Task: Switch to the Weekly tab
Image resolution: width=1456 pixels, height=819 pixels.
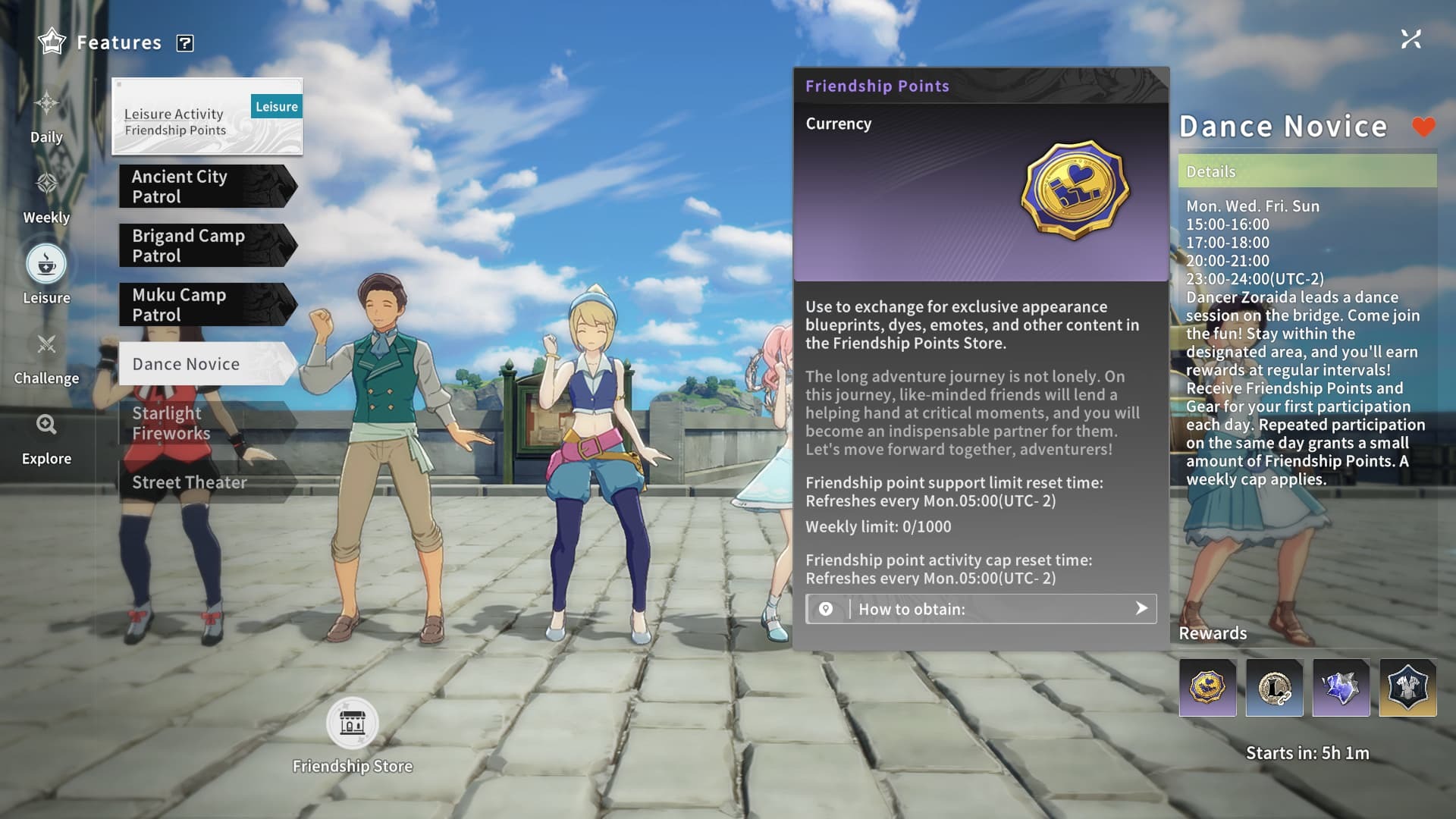Action: click(46, 196)
